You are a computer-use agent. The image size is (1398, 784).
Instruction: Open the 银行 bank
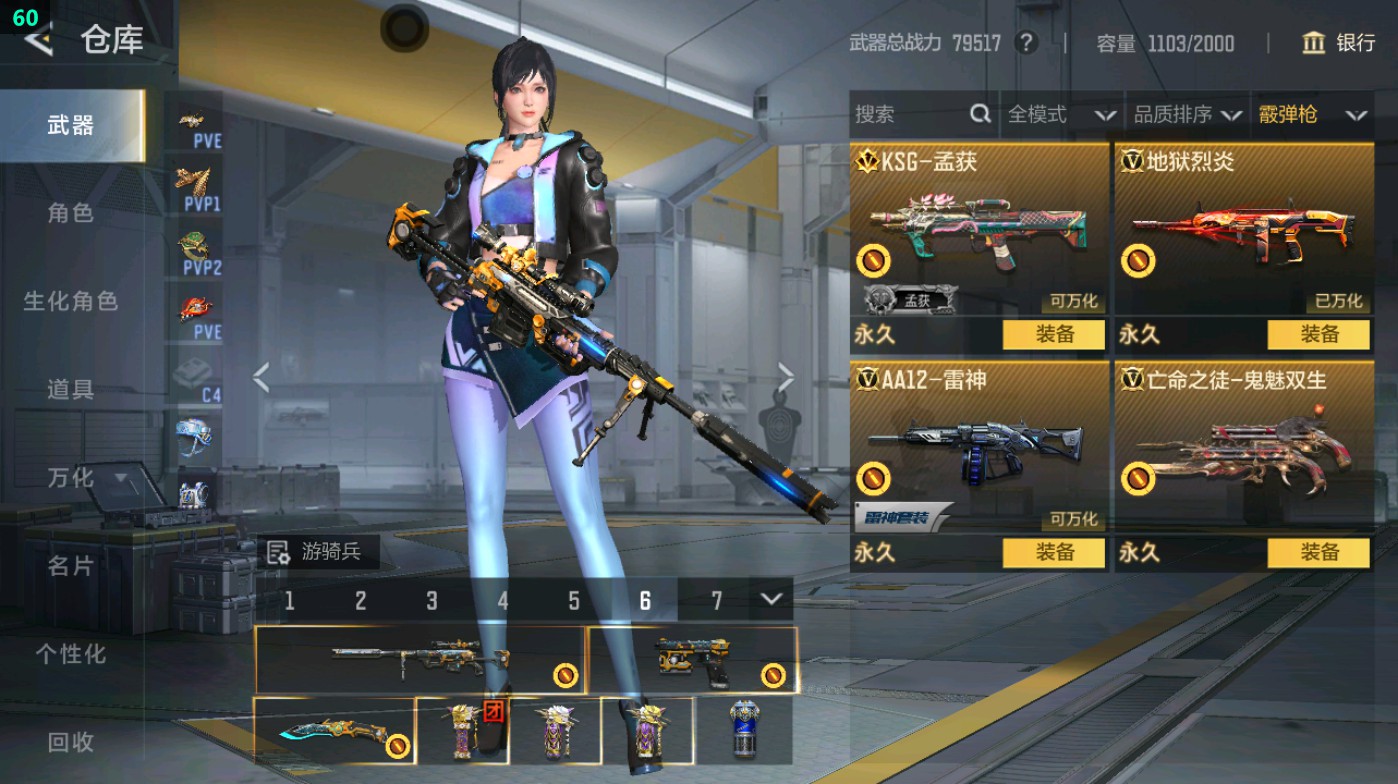1339,43
